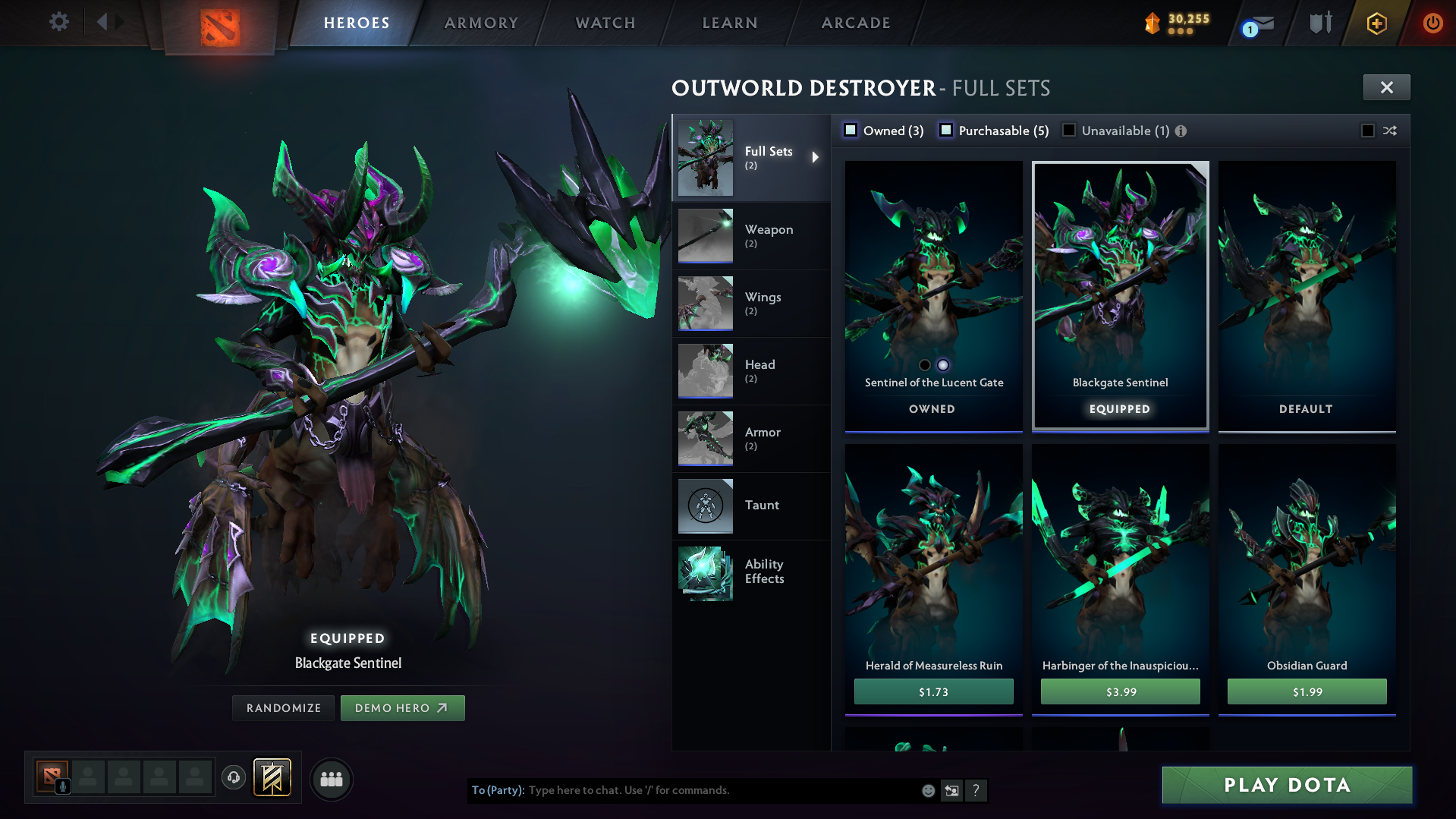Expand the Full Sets category arrow
Image resolution: width=1456 pixels, height=819 pixels.
(x=816, y=157)
